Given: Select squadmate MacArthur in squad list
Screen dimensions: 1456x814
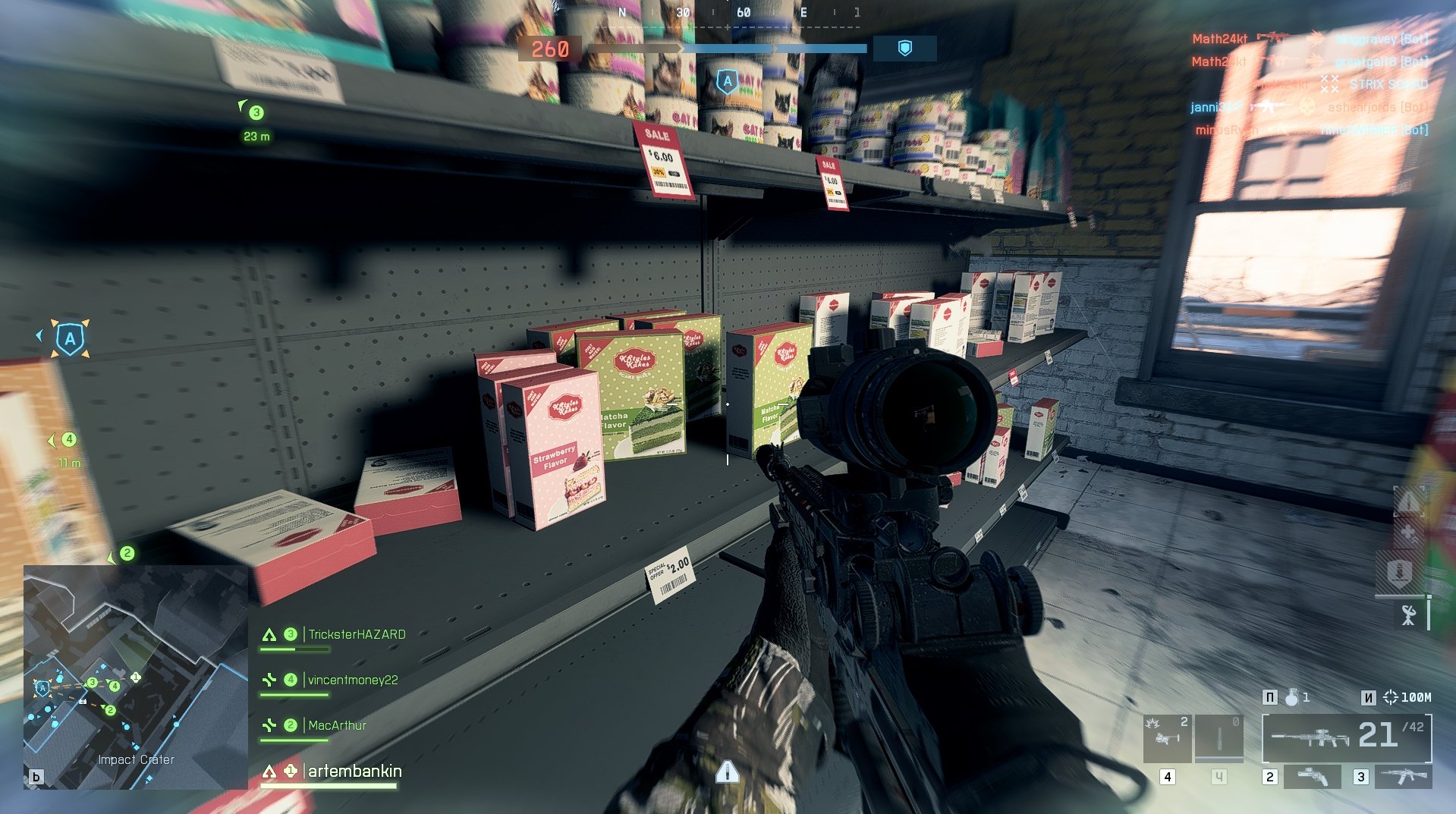Looking at the screenshot, I should [x=337, y=725].
